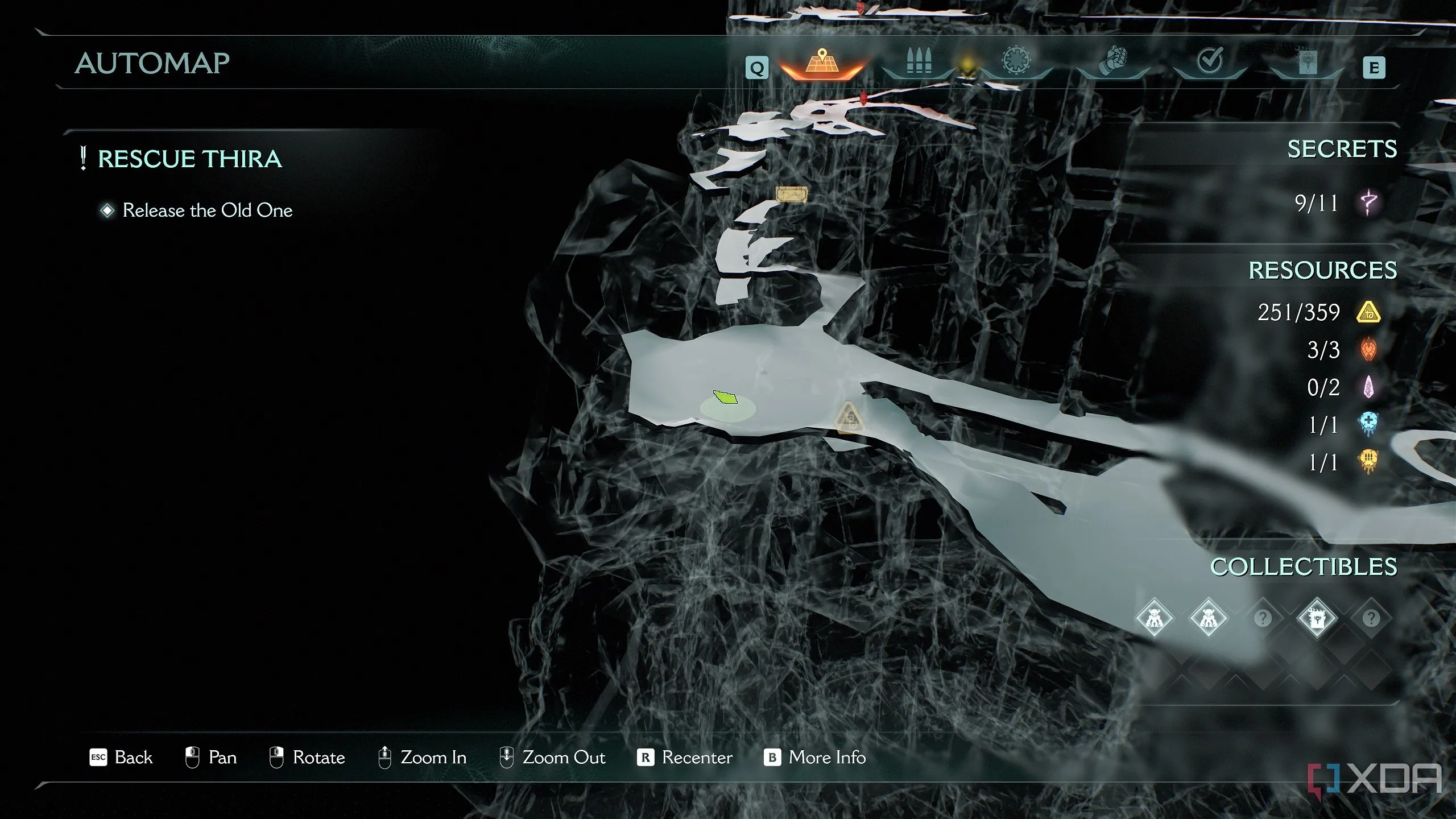Switch to the three-bullets arsenal tab
This screenshot has height=819, width=1456.
click(919, 61)
